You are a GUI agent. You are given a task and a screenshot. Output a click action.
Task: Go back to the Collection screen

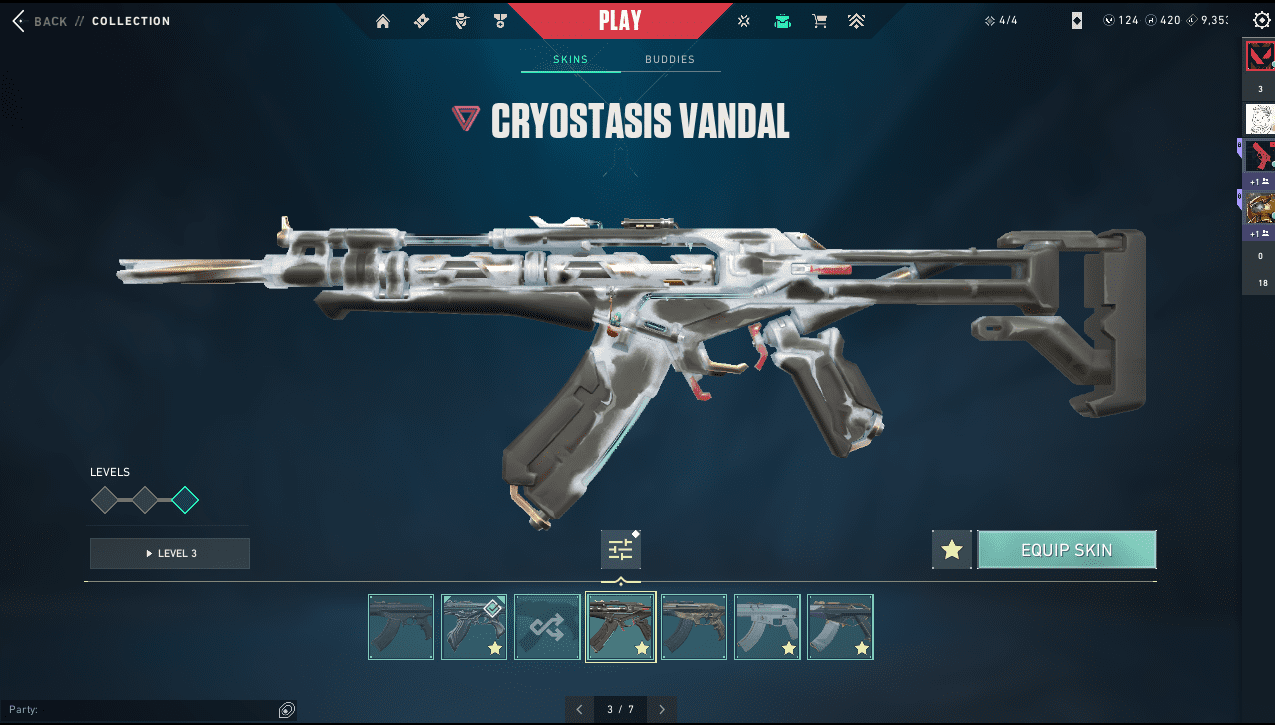(x=42, y=21)
